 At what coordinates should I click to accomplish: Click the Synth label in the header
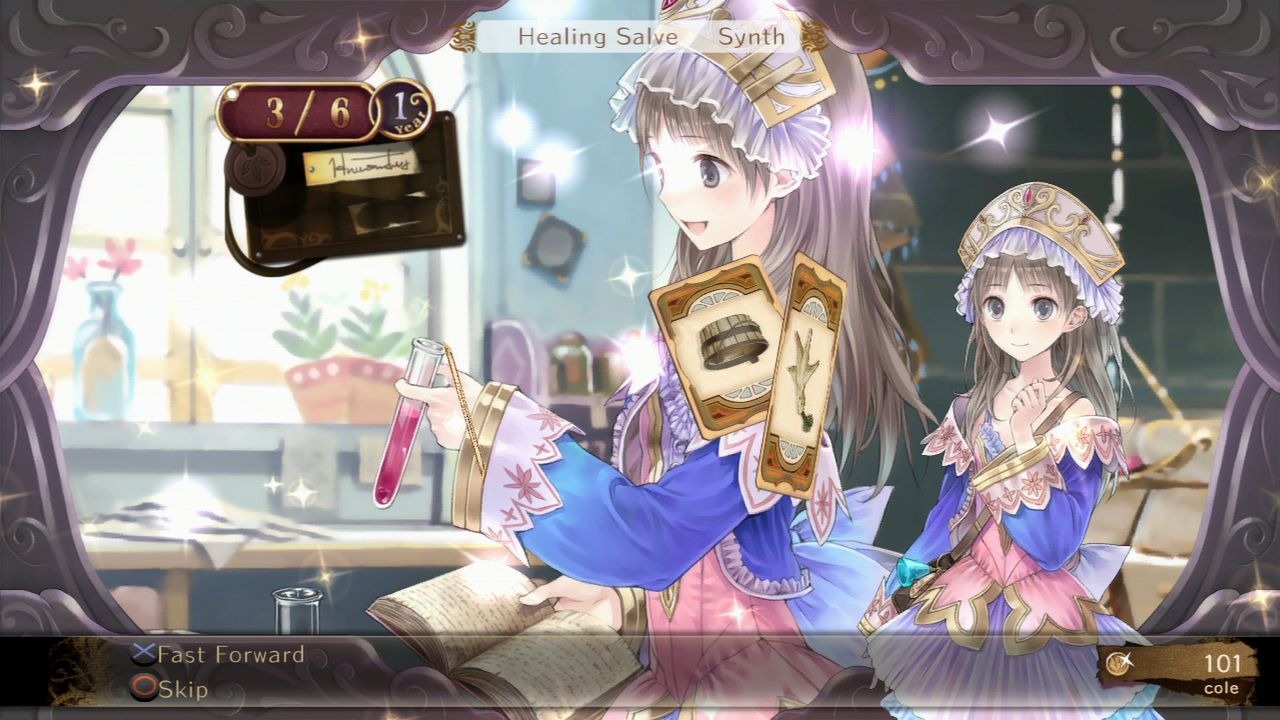pos(753,36)
